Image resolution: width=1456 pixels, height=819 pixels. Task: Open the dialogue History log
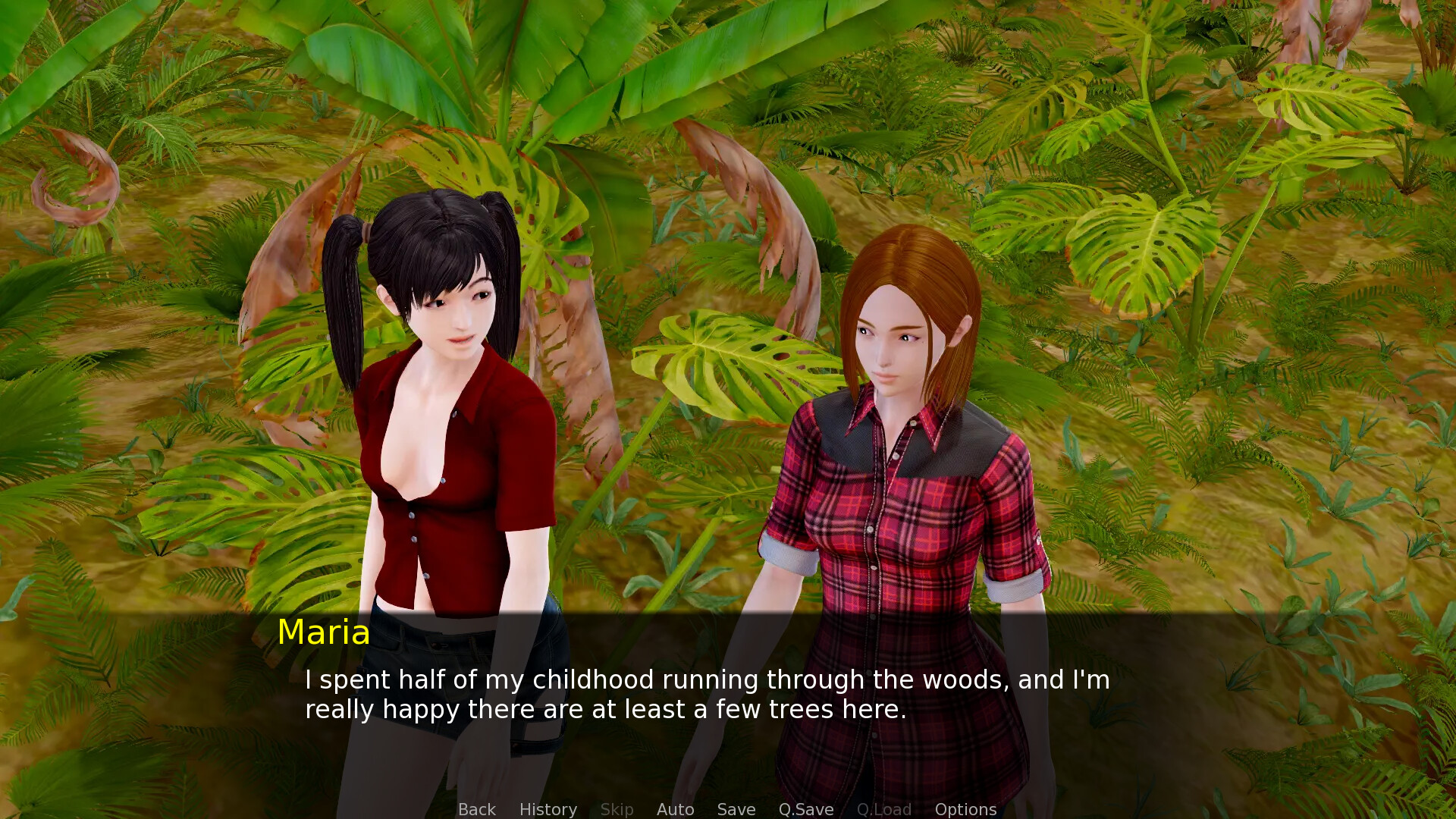(548, 809)
